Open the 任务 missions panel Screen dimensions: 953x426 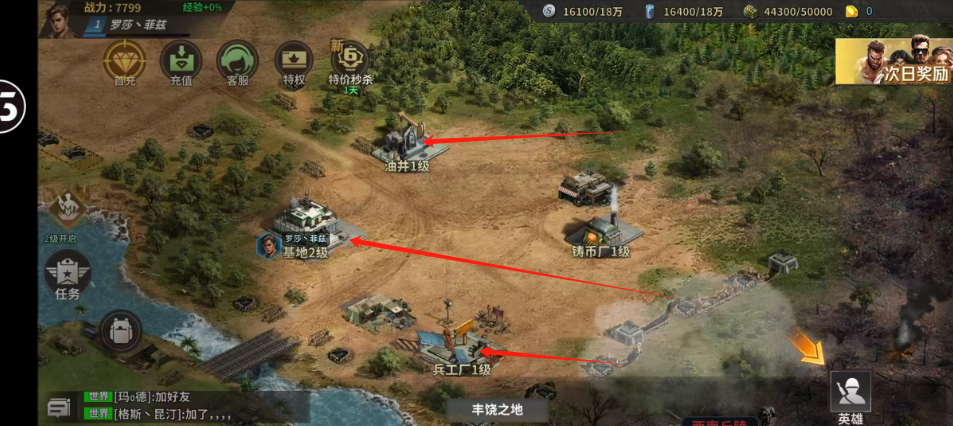pos(67,273)
